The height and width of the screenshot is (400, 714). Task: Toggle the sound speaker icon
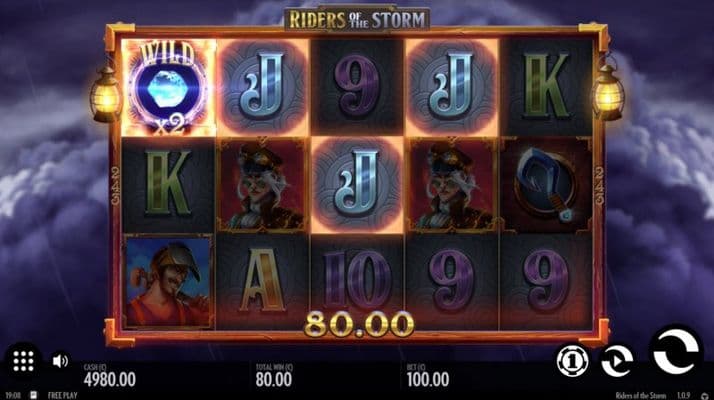pyautogui.click(x=60, y=360)
